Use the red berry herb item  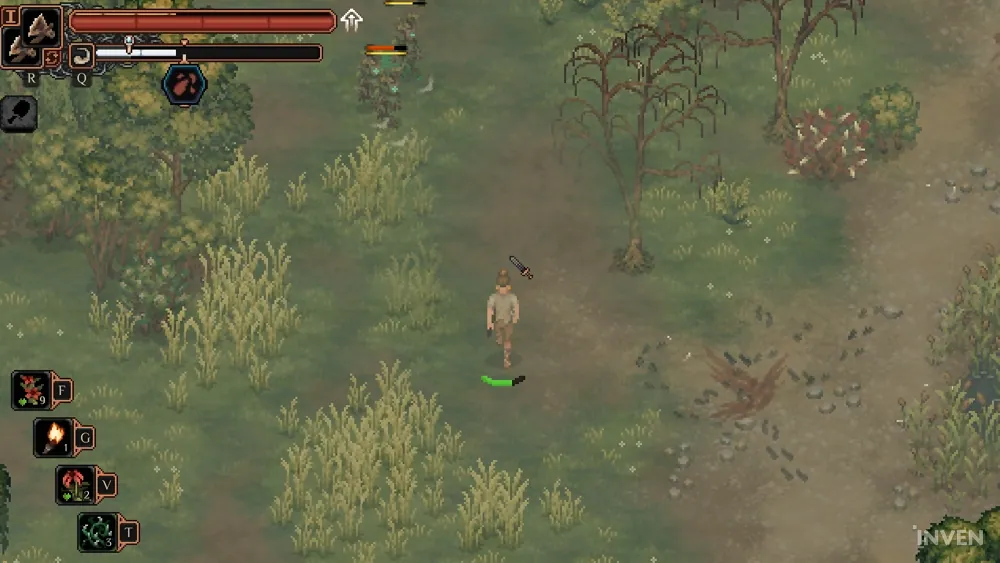pyautogui.click(x=30, y=390)
